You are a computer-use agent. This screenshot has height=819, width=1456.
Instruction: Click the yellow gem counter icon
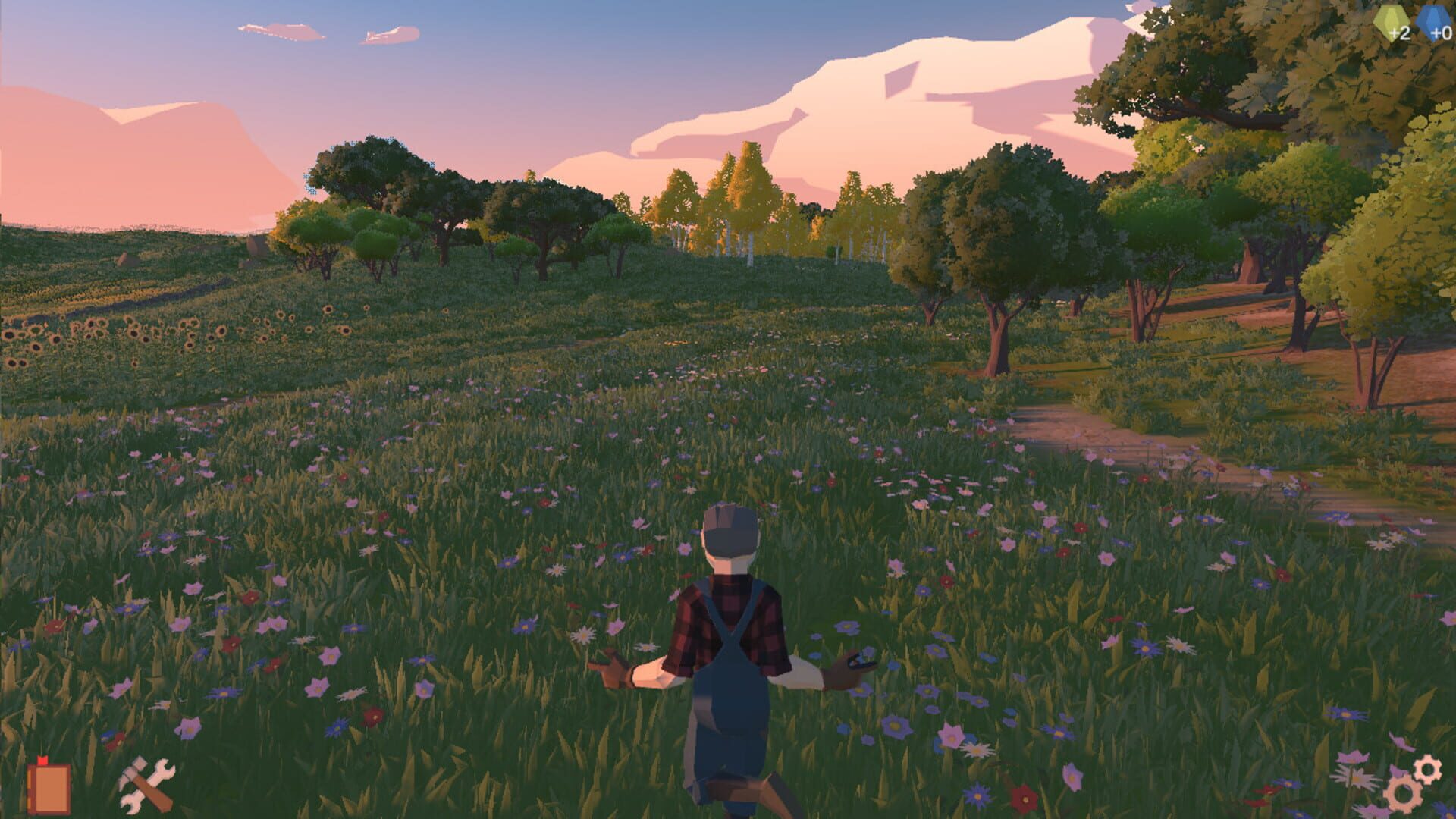(x=1389, y=21)
